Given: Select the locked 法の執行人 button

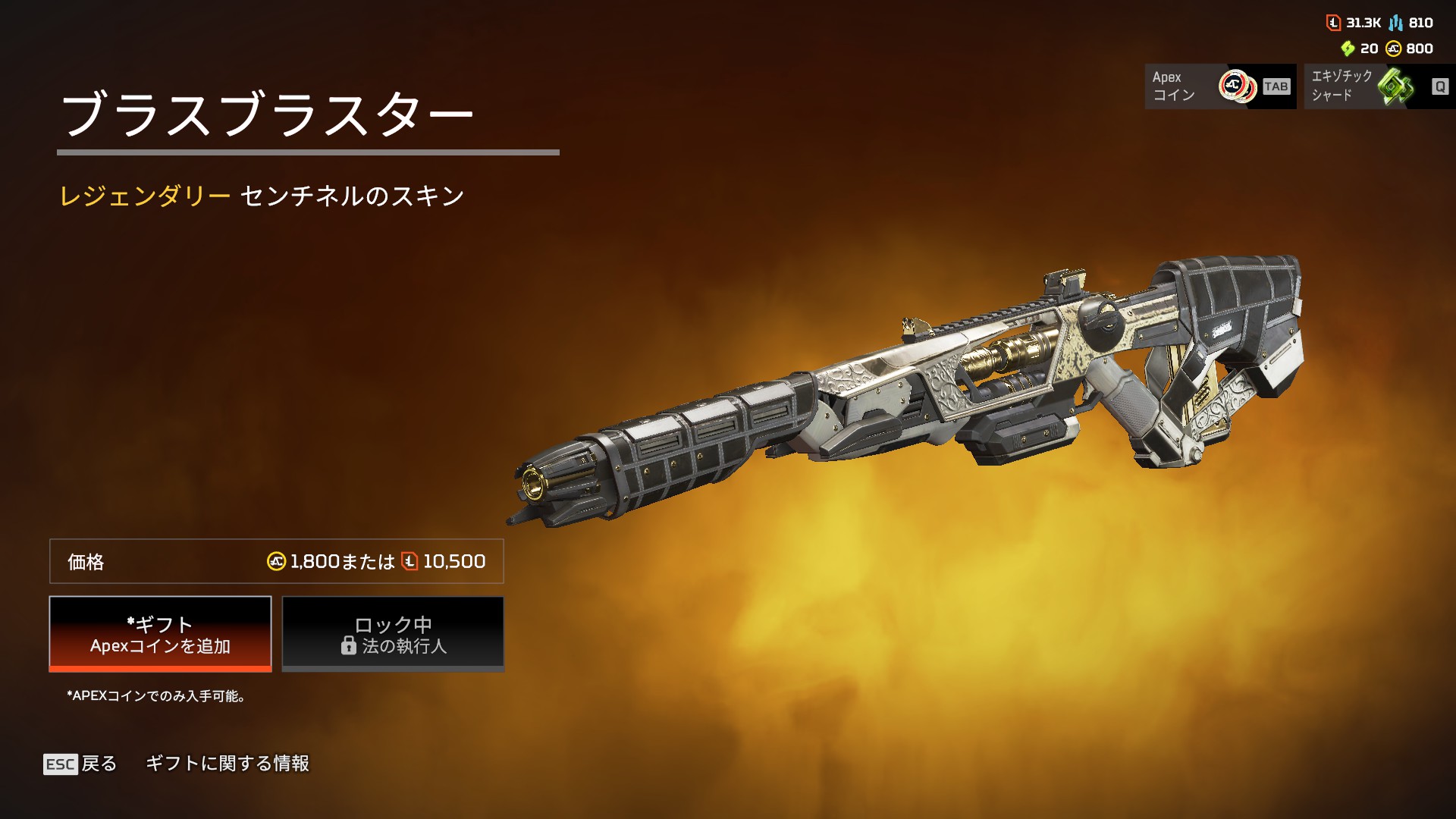Looking at the screenshot, I should click(393, 634).
